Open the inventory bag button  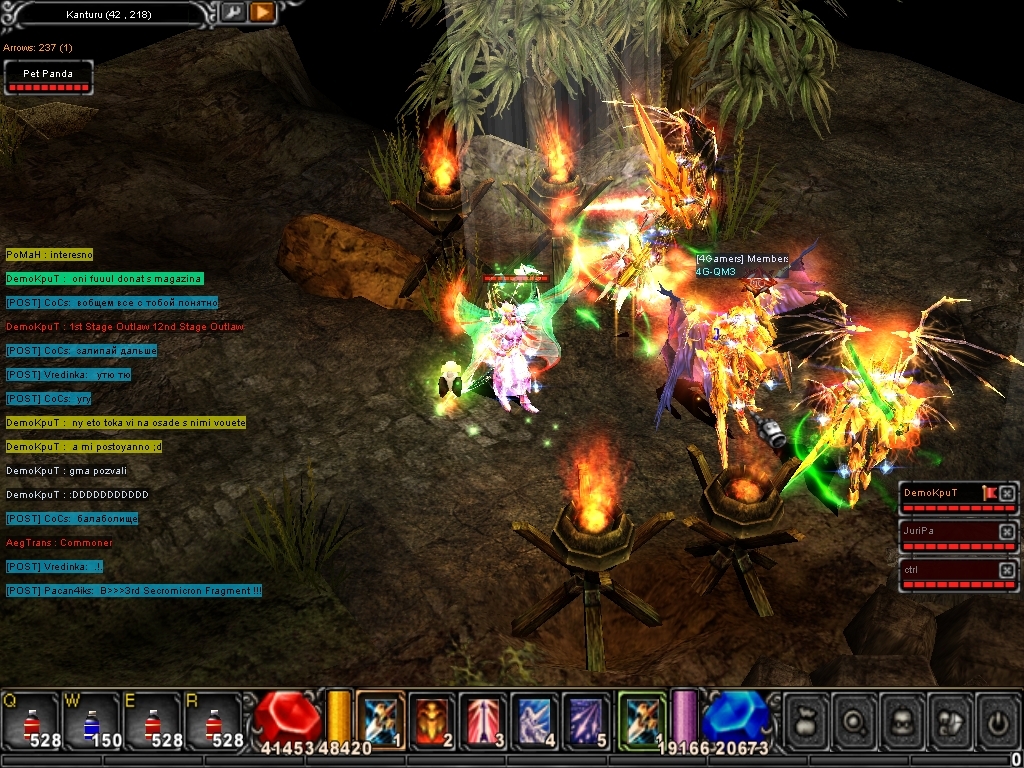807,719
